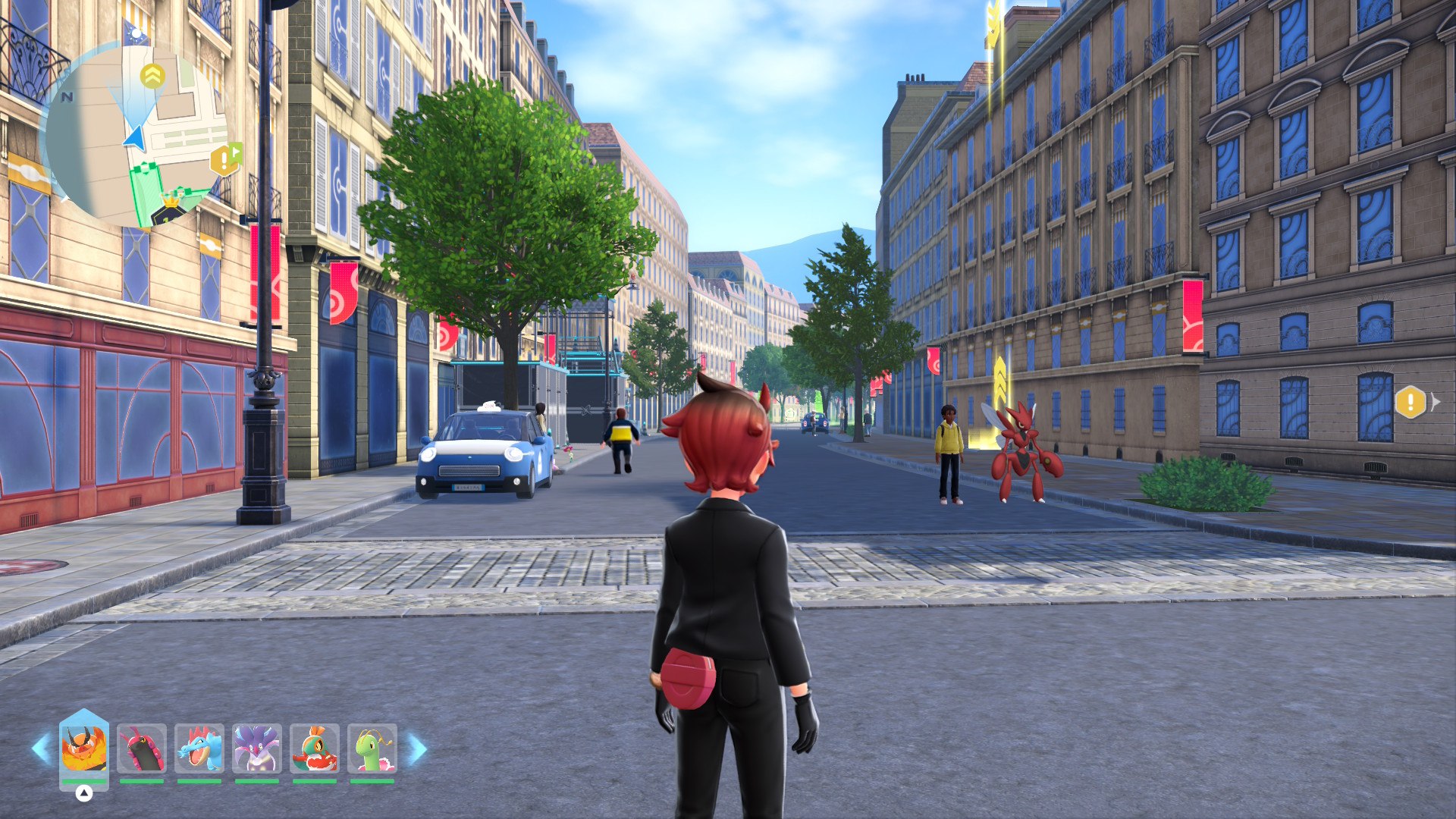Image resolution: width=1456 pixels, height=819 pixels.
Task: Choose the Scolipede party slot
Action: [x=142, y=748]
